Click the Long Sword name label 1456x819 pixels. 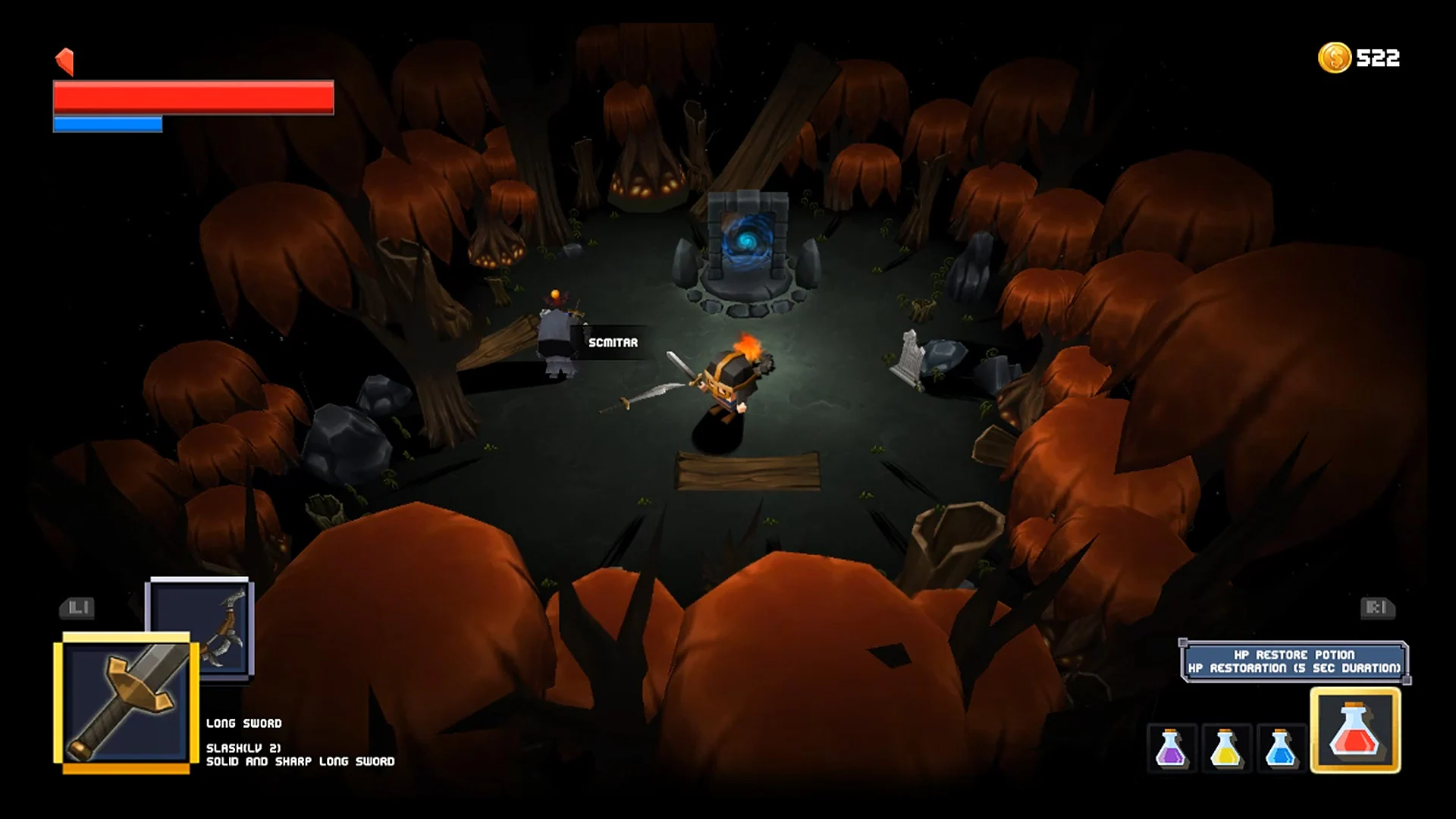click(244, 723)
